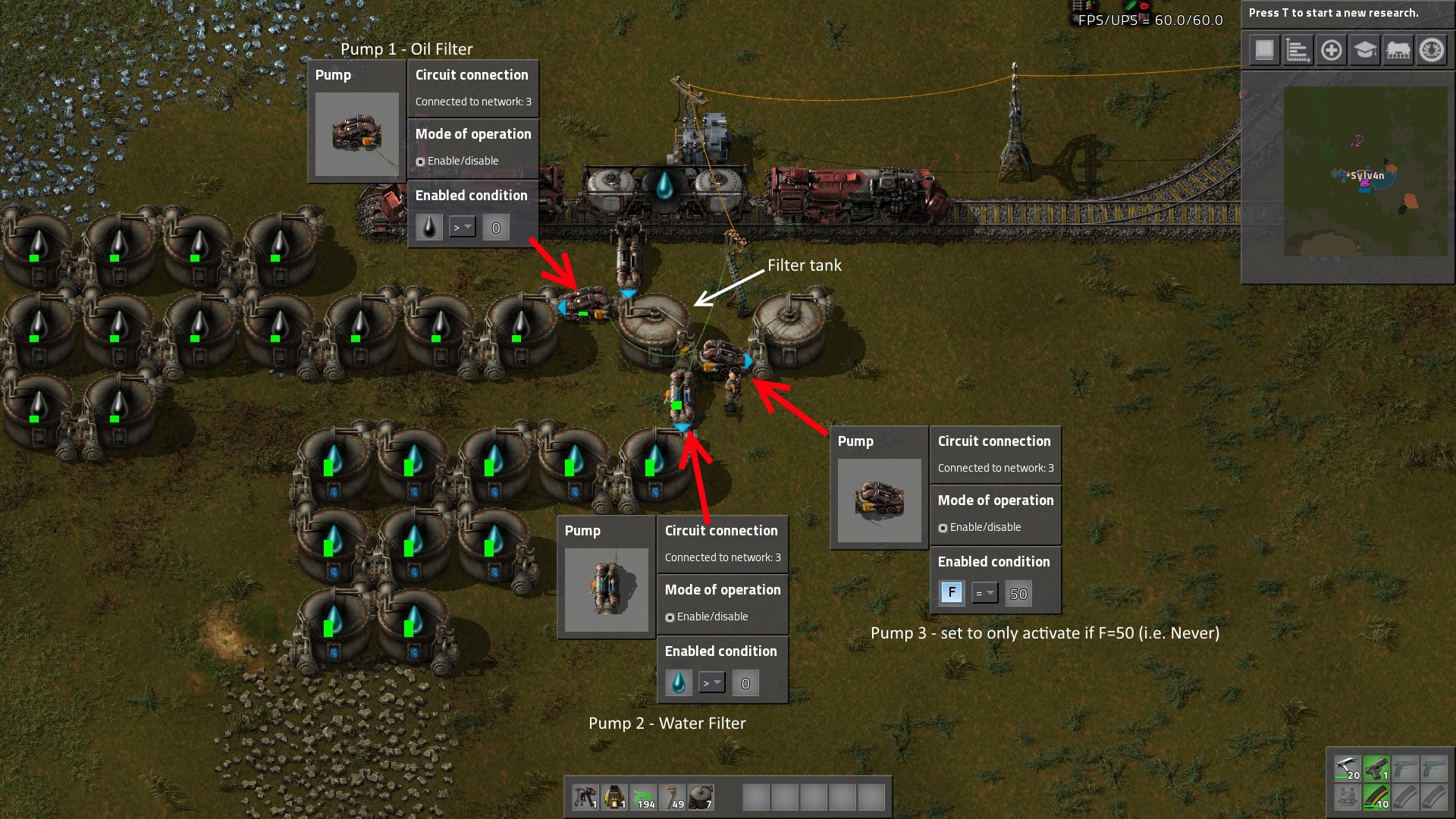
Task: Click the book icon in top toolbar
Action: (x=1264, y=51)
